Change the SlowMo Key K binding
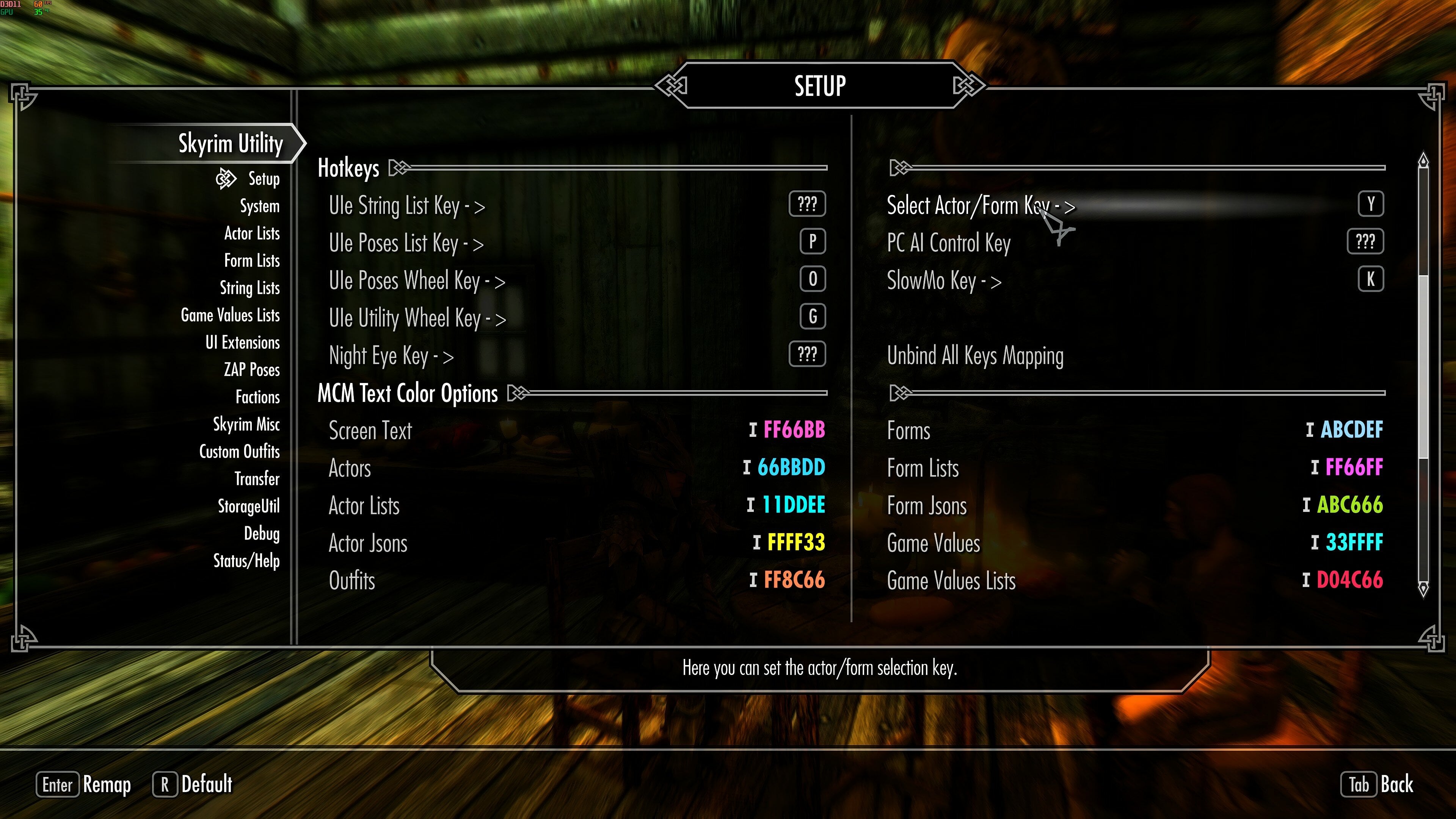The width and height of the screenshot is (1456, 819). click(1371, 279)
